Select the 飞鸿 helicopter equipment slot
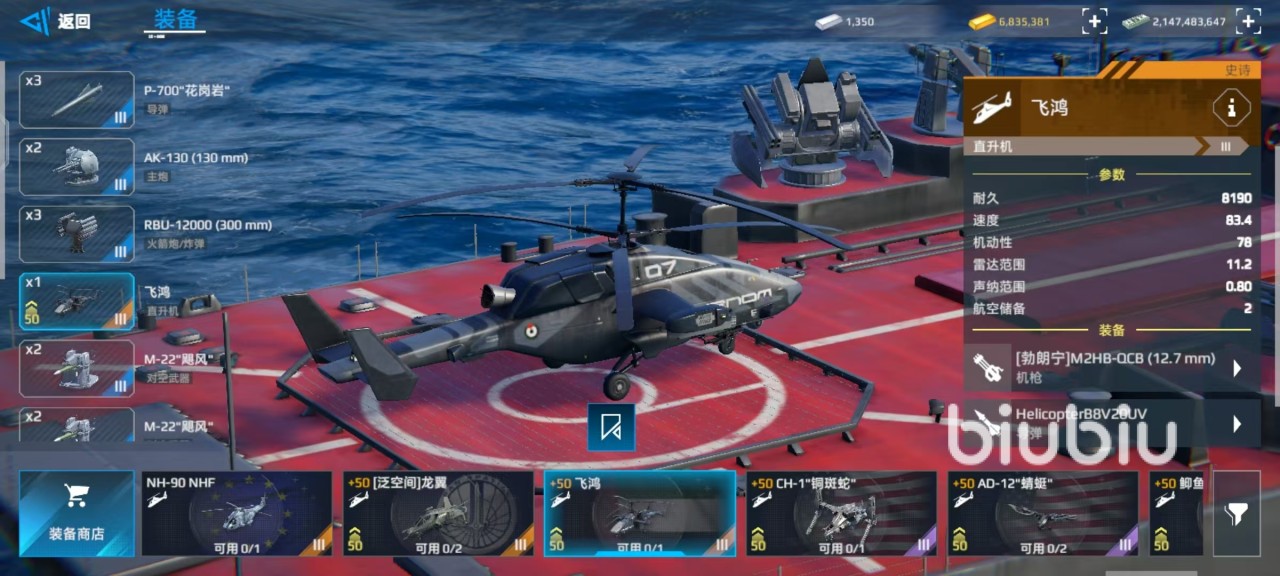Viewport: 1280px width, 576px height. tap(77, 301)
